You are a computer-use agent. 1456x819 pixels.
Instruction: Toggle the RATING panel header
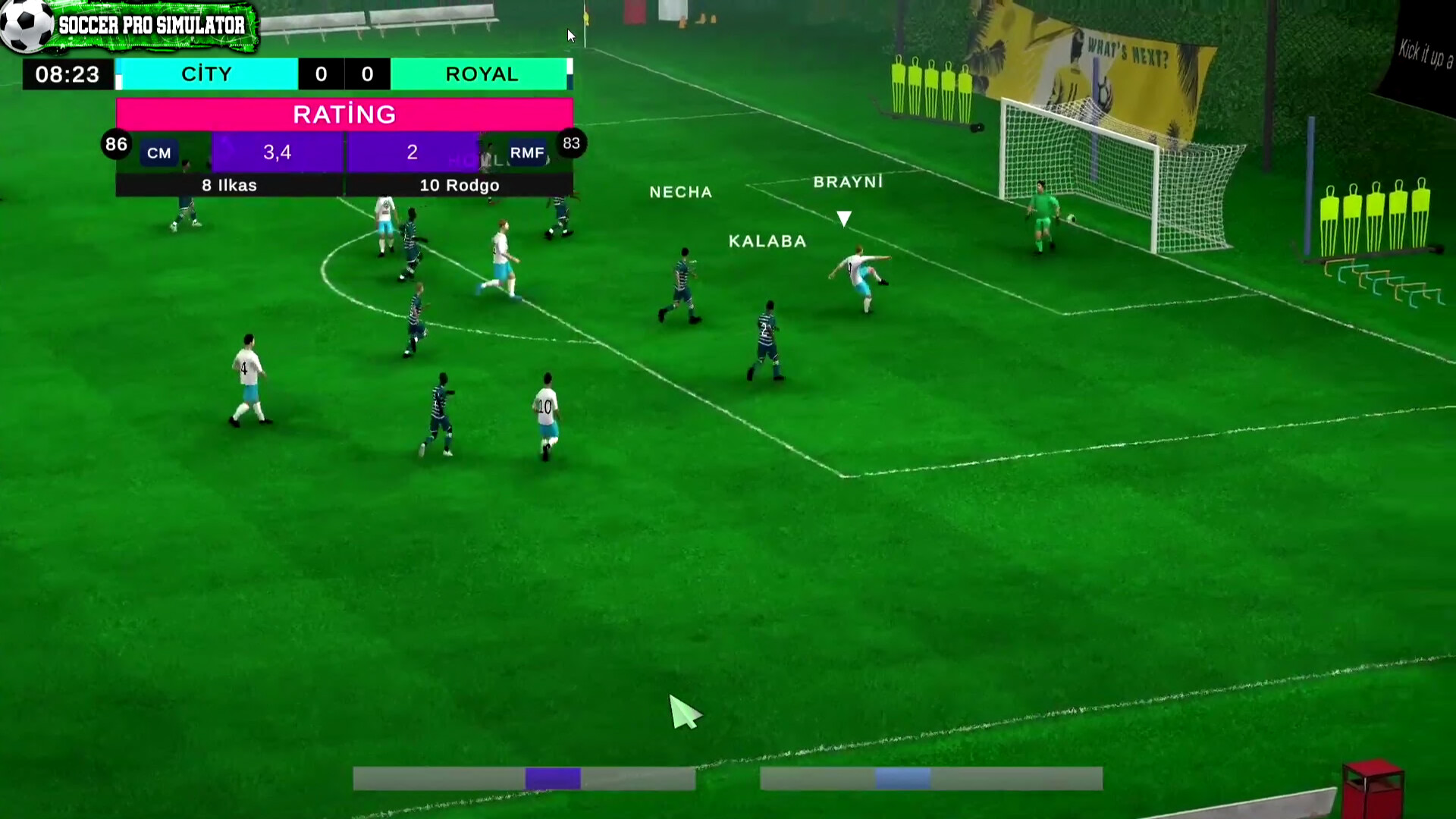344,115
